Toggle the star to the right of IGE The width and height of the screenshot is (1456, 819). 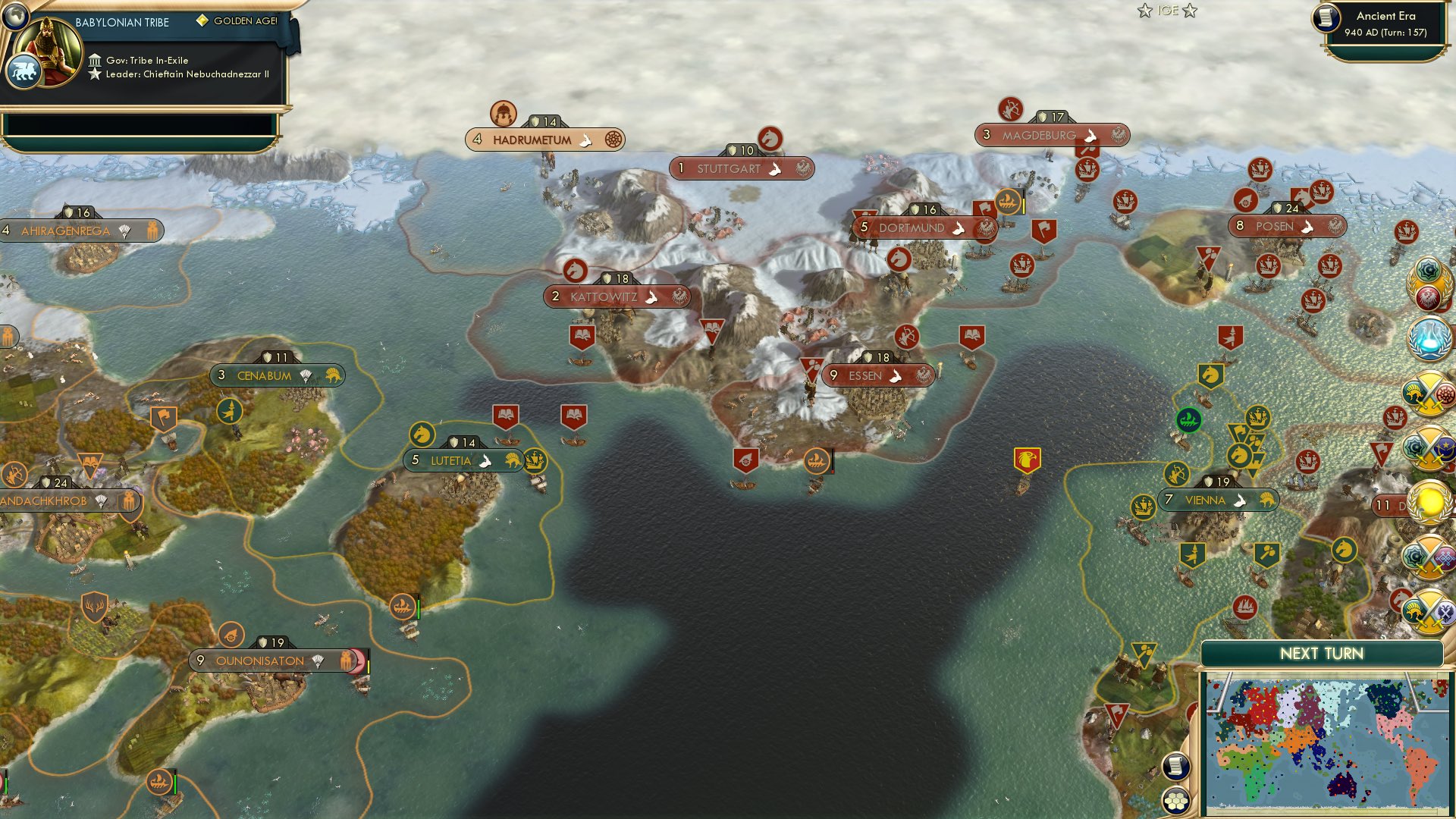pos(1190,11)
